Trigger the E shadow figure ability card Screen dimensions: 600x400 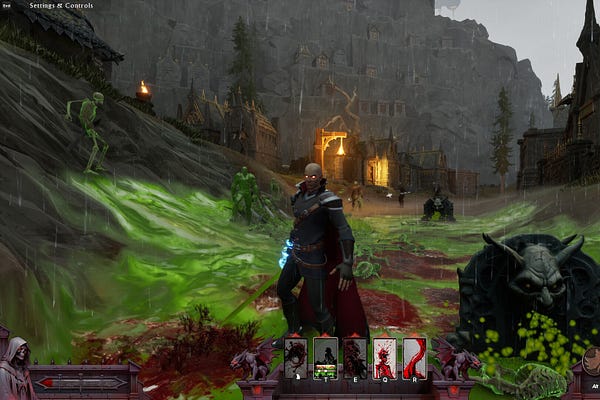point(356,356)
